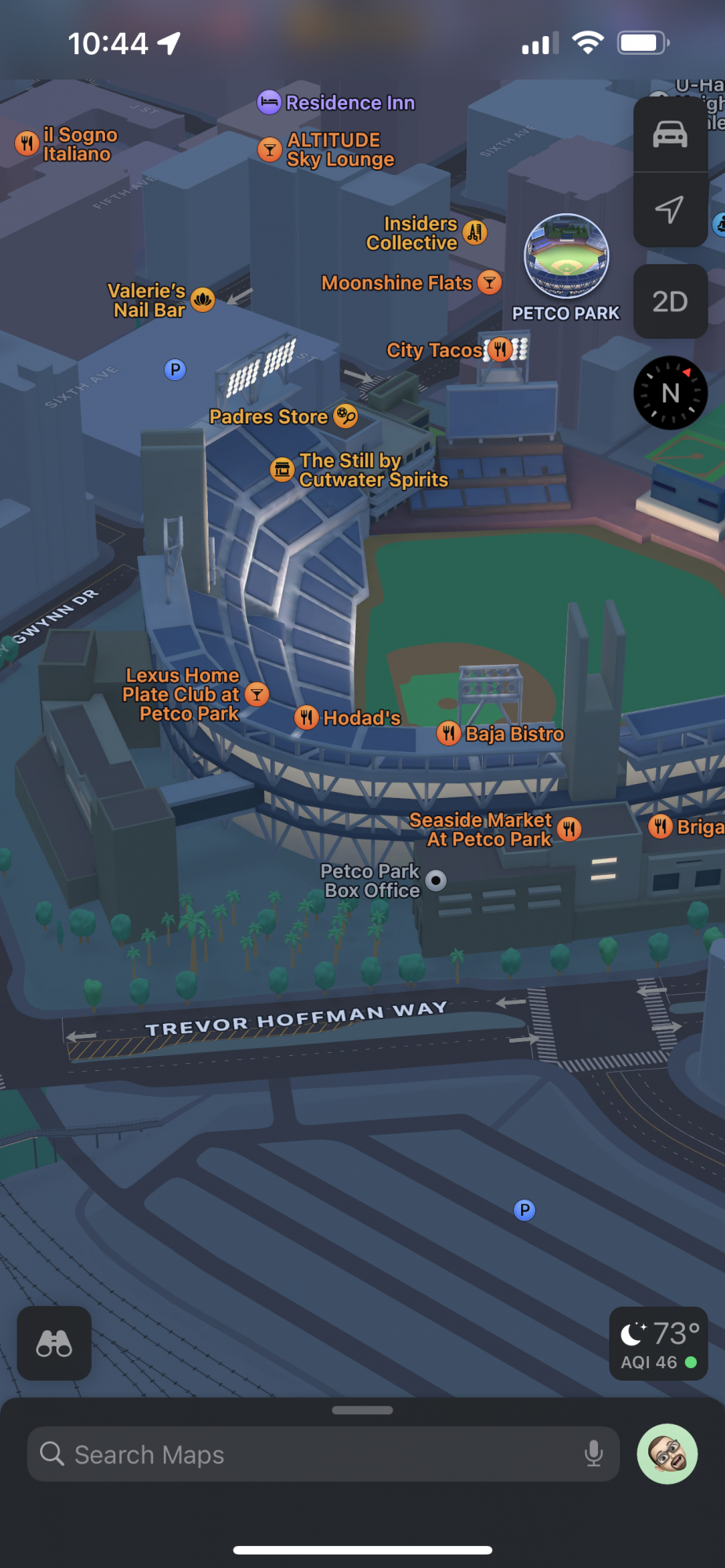This screenshot has width=725, height=1568.
Task: Open the driving map mode button
Action: tap(670, 135)
